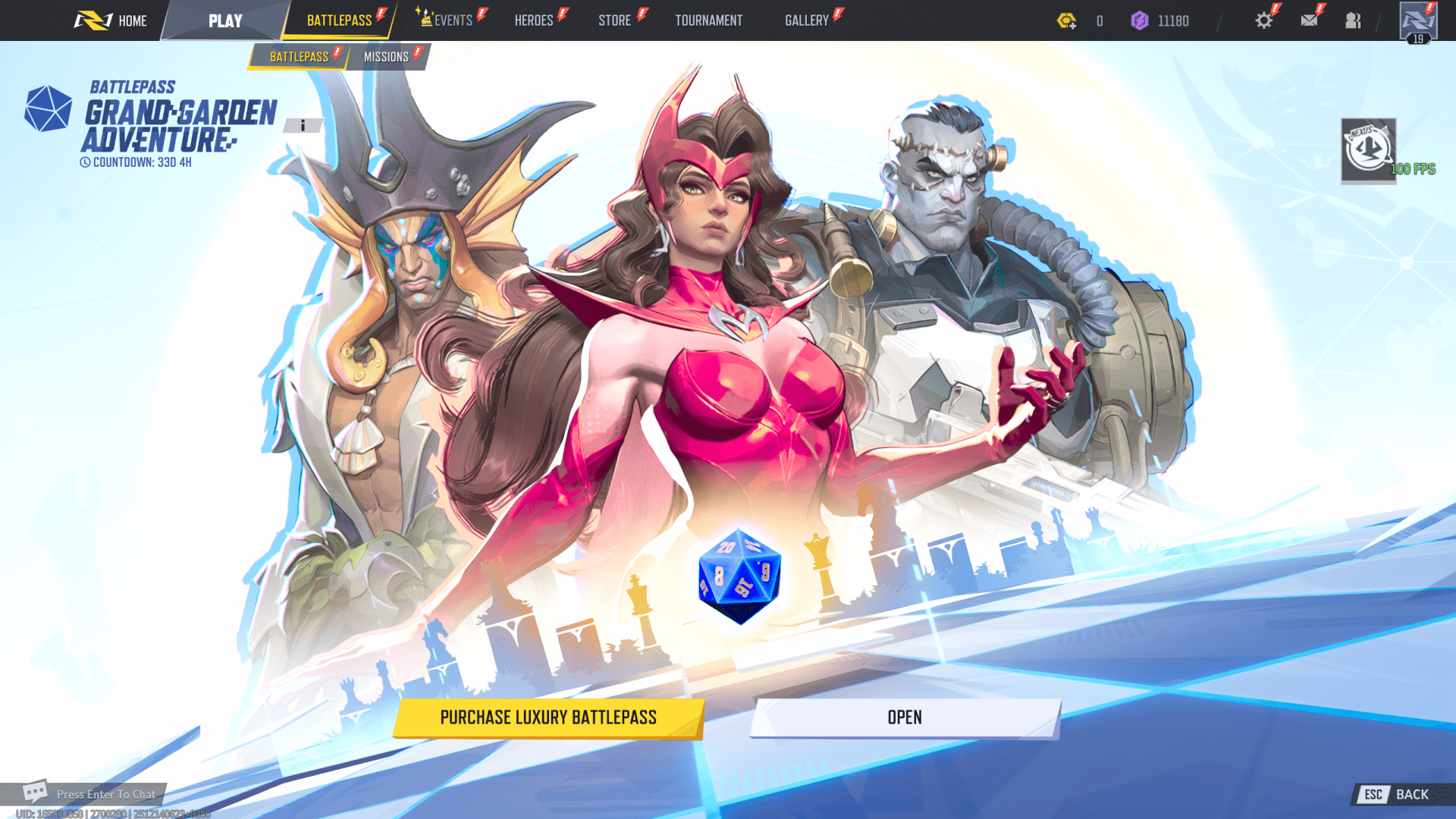Screen dimensions: 1456x819
Task: Open the settings gear icon
Action: point(1263,20)
